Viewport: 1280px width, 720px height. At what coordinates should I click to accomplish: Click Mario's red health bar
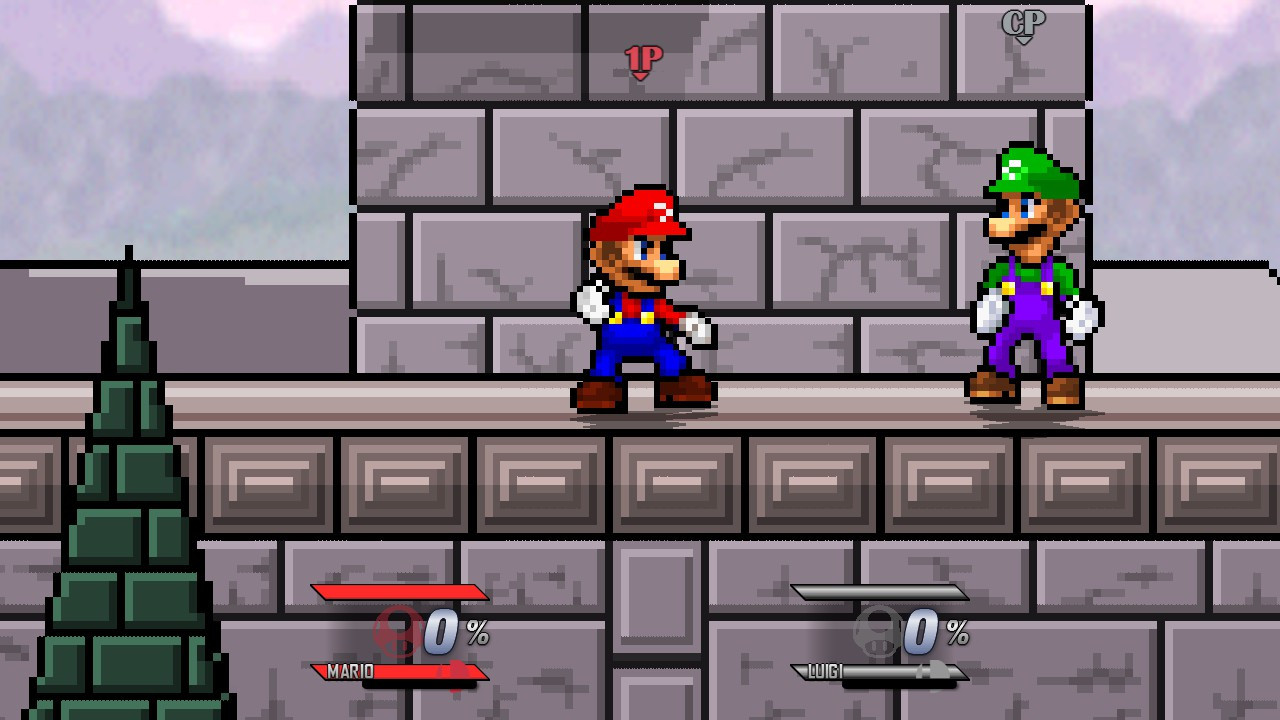tap(401, 592)
